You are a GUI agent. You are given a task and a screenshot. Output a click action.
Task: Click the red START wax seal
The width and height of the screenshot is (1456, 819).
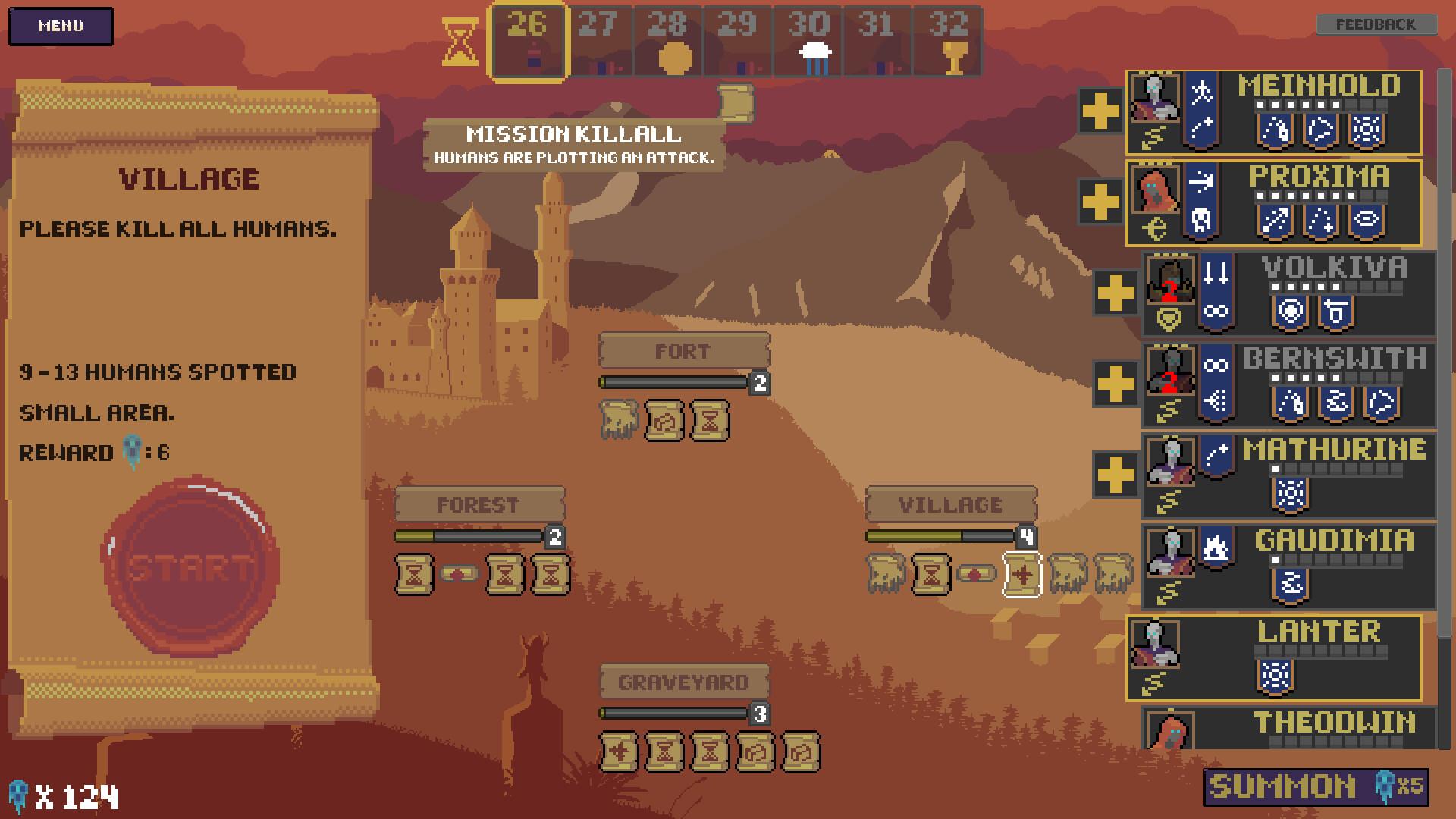click(x=190, y=566)
